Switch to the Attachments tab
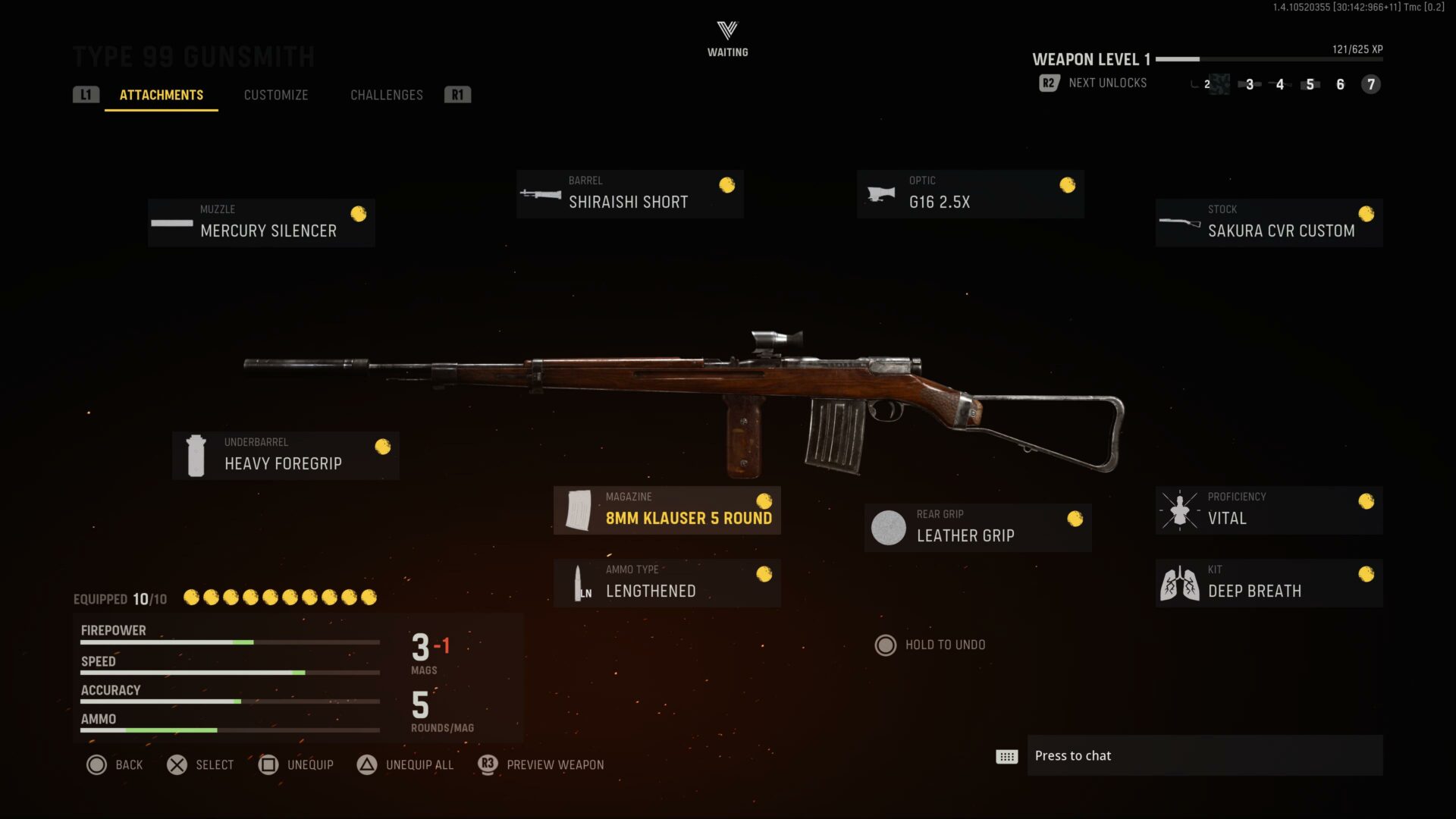 pyautogui.click(x=162, y=95)
